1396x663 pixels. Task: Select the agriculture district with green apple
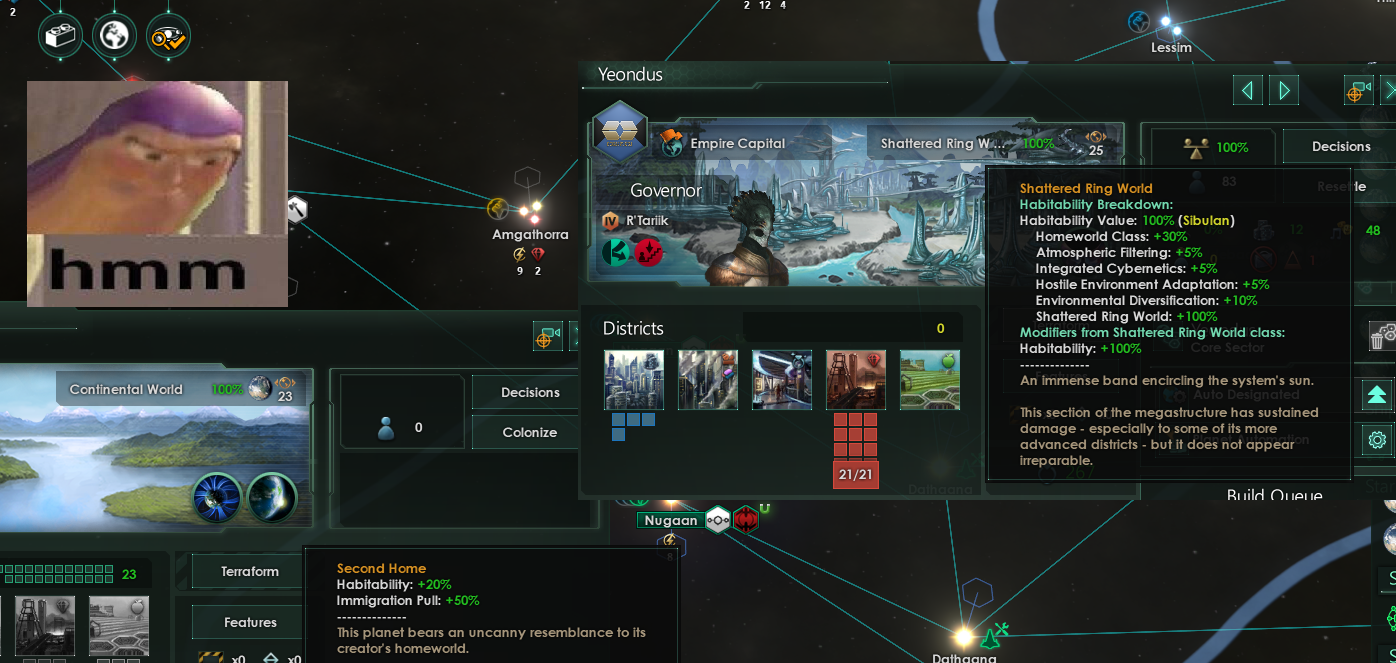tap(930, 380)
